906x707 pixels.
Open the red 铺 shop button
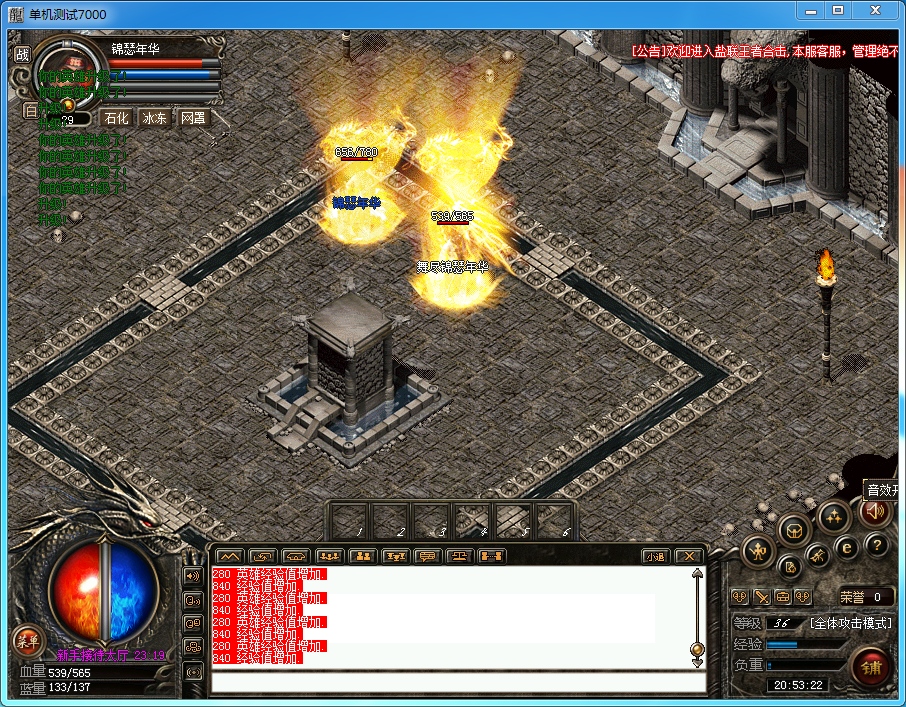click(x=871, y=667)
